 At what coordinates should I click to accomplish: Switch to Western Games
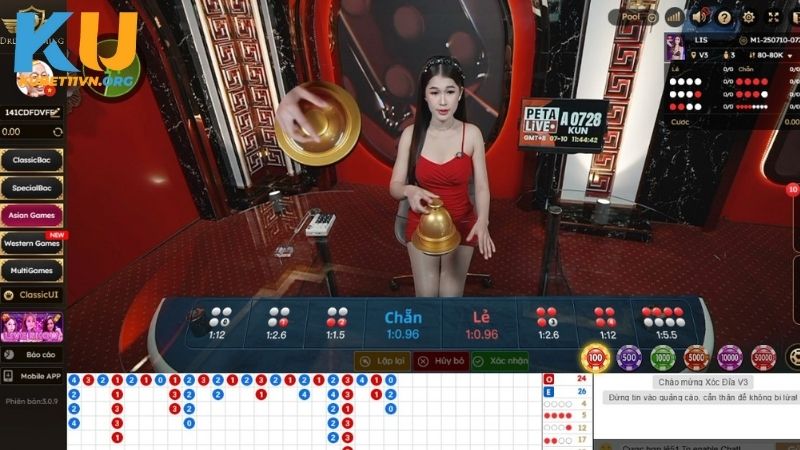tap(32, 243)
